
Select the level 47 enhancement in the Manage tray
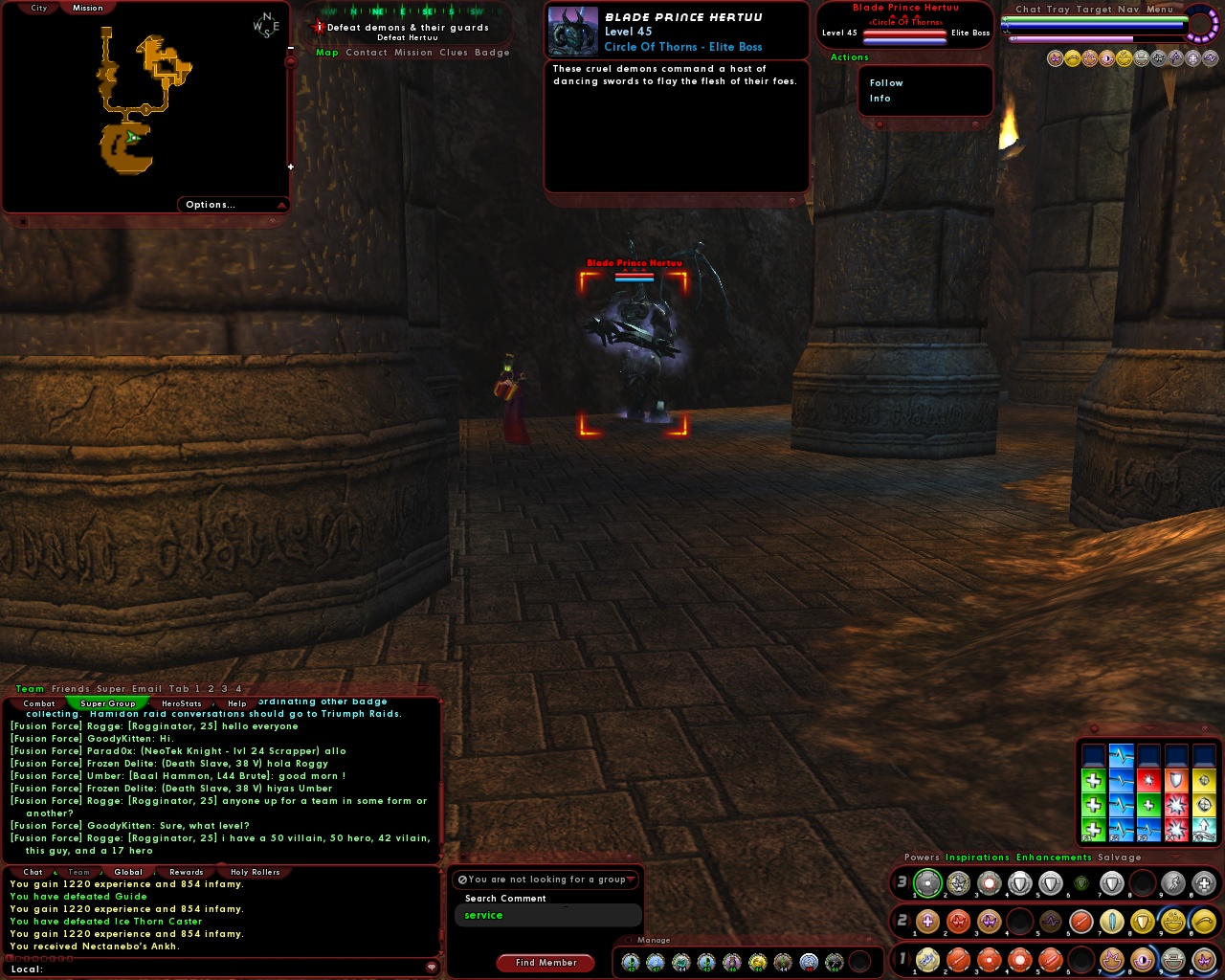[655, 962]
